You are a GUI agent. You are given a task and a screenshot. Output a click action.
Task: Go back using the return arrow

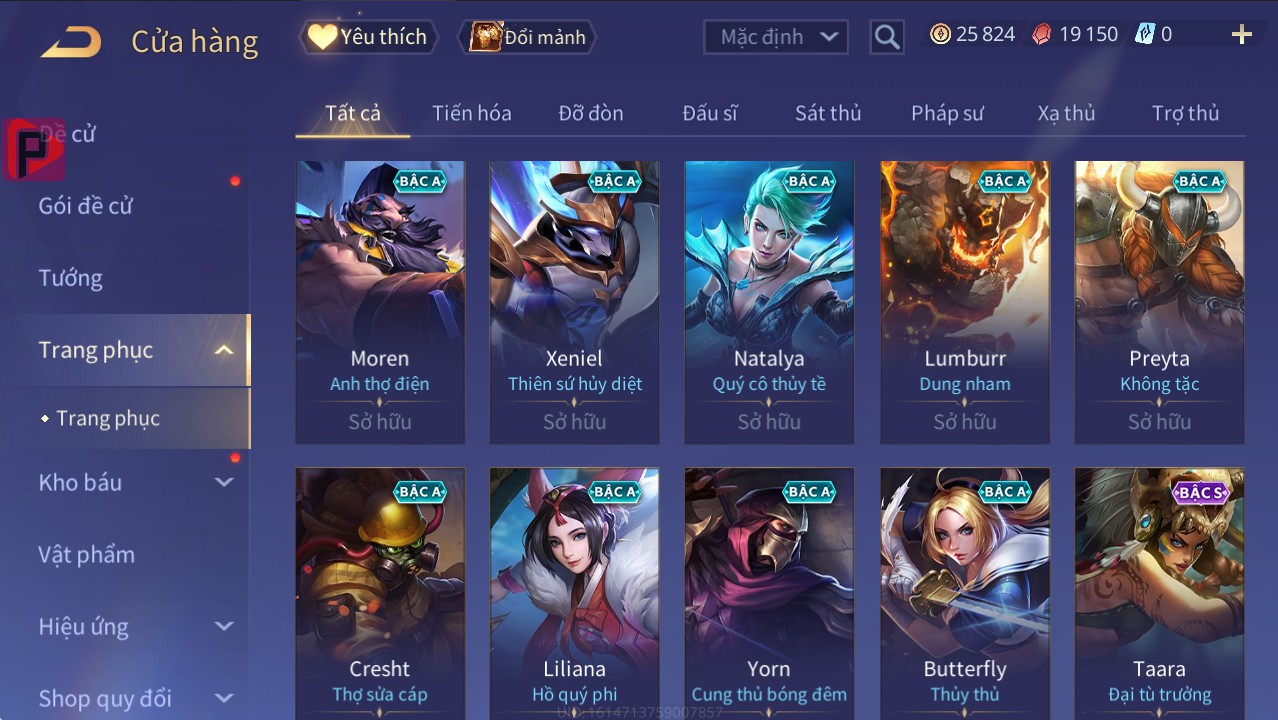71,42
